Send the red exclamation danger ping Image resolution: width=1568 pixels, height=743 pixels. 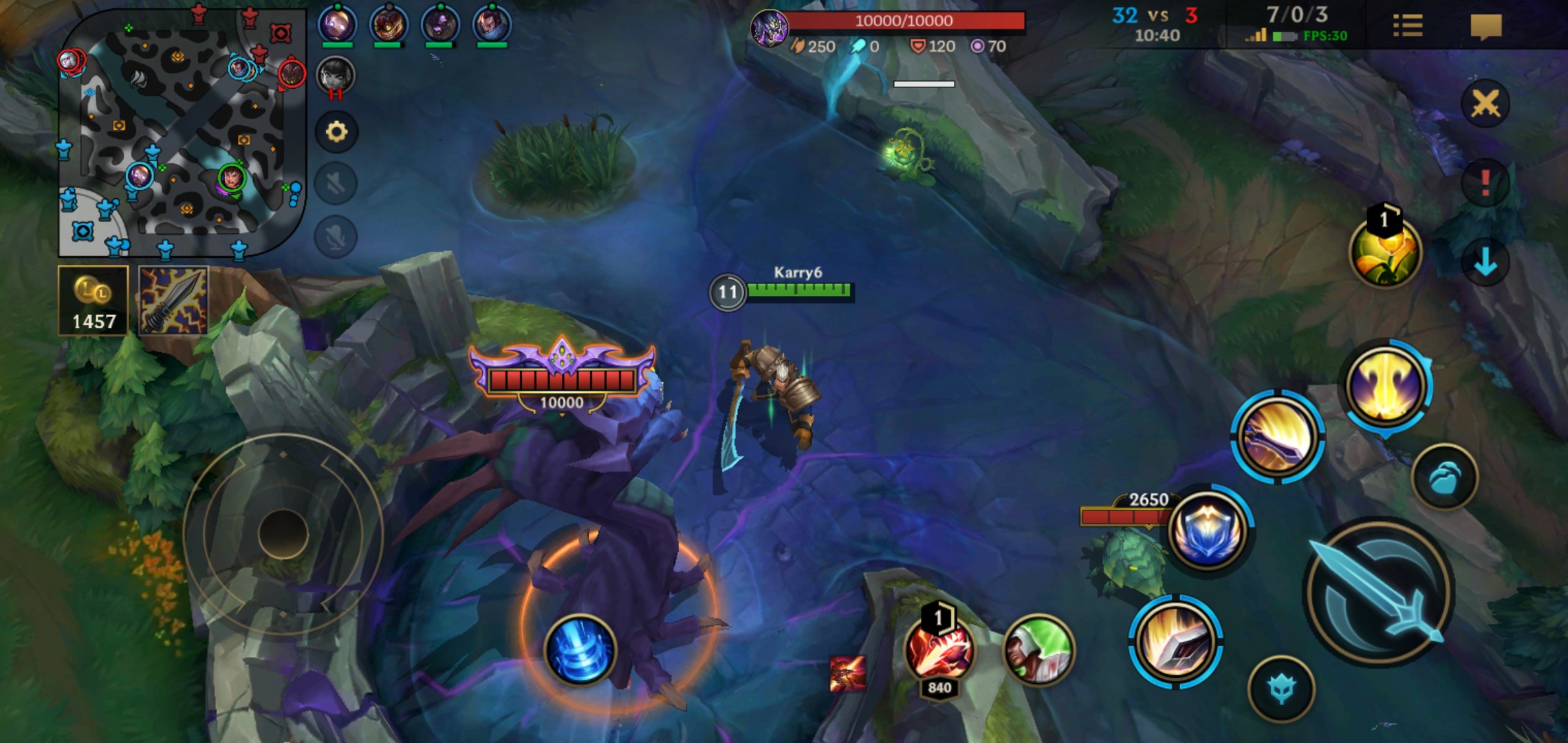[1485, 183]
